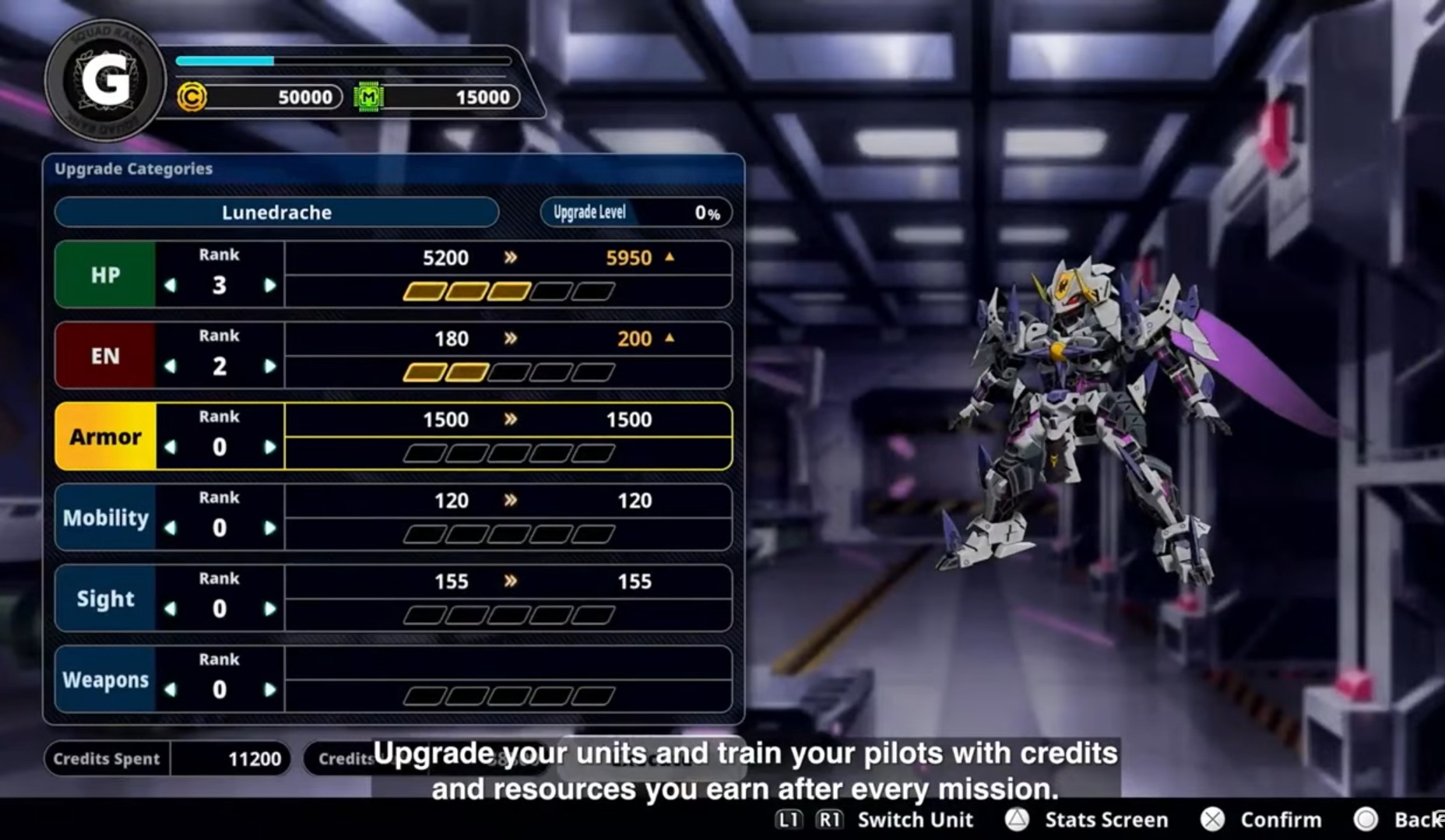This screenshot has height=840, width=1445.
Task: Select the Weapons upgrade category
Action: (105, 680)
